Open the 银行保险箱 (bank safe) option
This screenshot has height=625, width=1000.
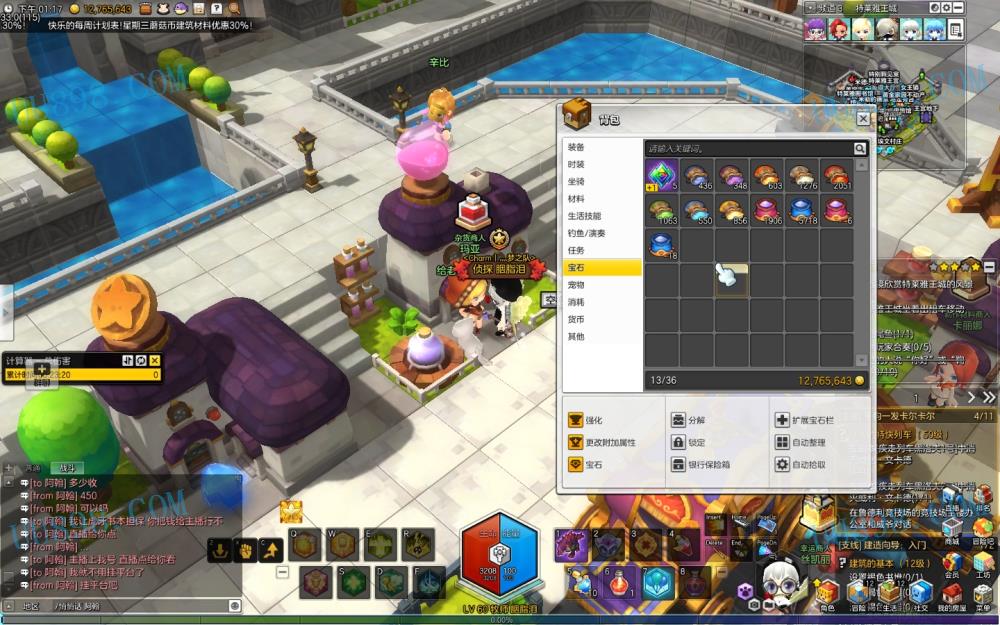(703, 464)
